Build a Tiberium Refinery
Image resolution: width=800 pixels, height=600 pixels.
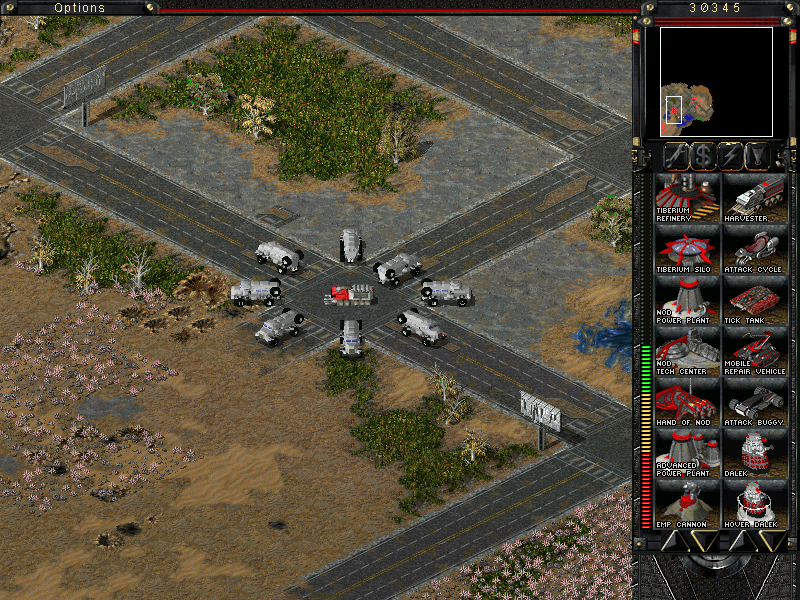685,197
